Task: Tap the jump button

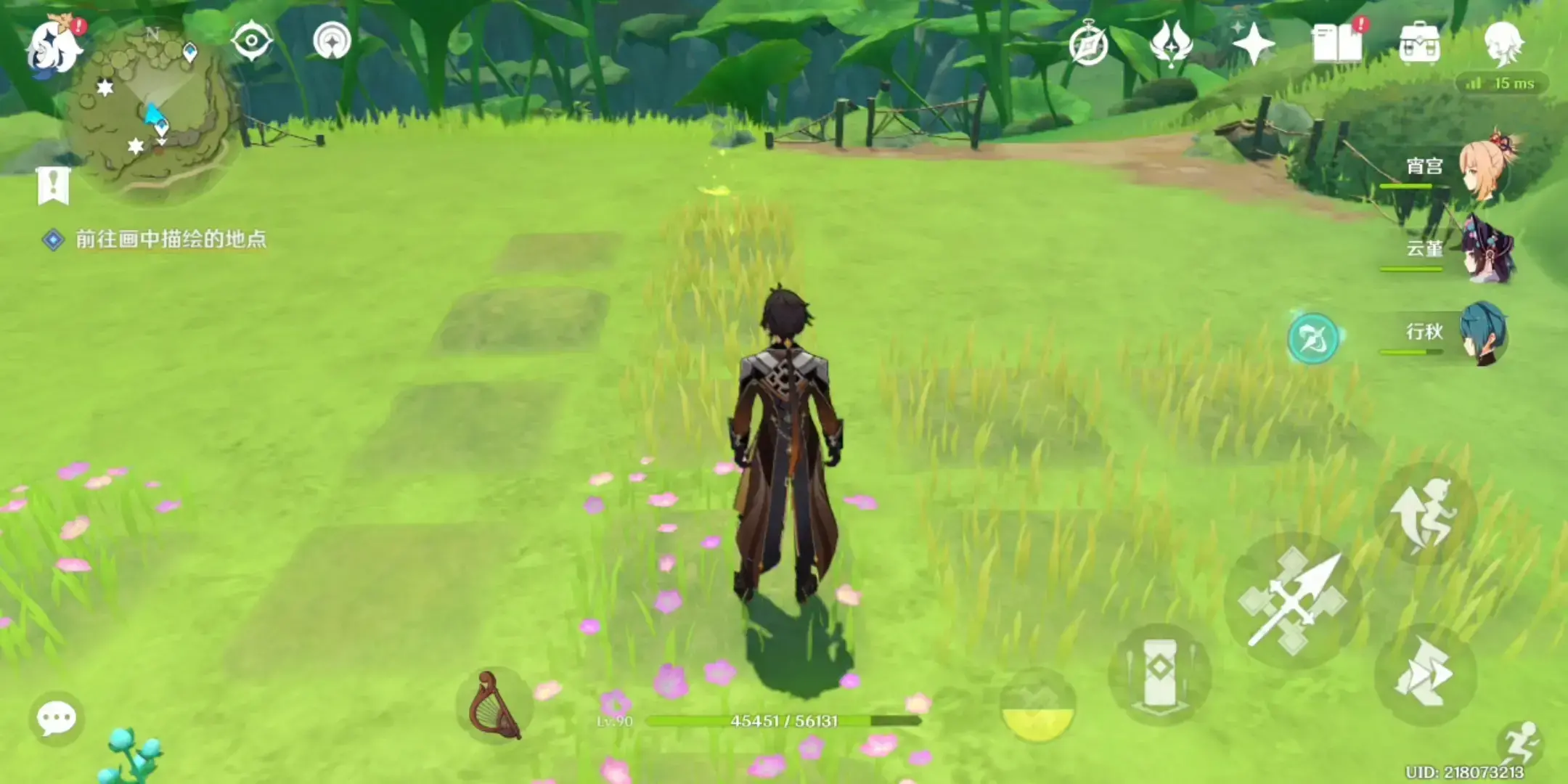Action: (x=1424, y=514)
